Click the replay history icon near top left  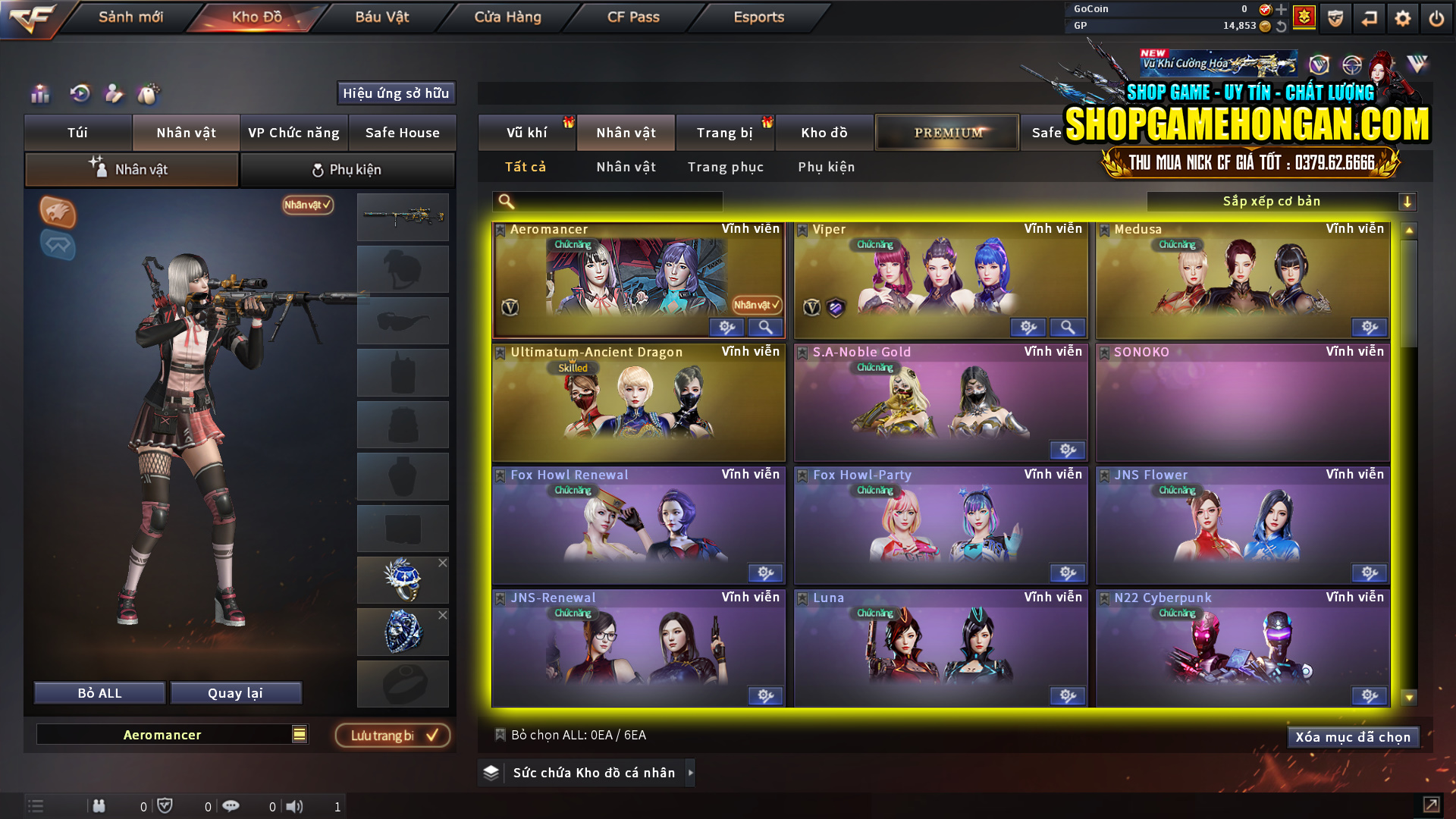tap(79, 94)
